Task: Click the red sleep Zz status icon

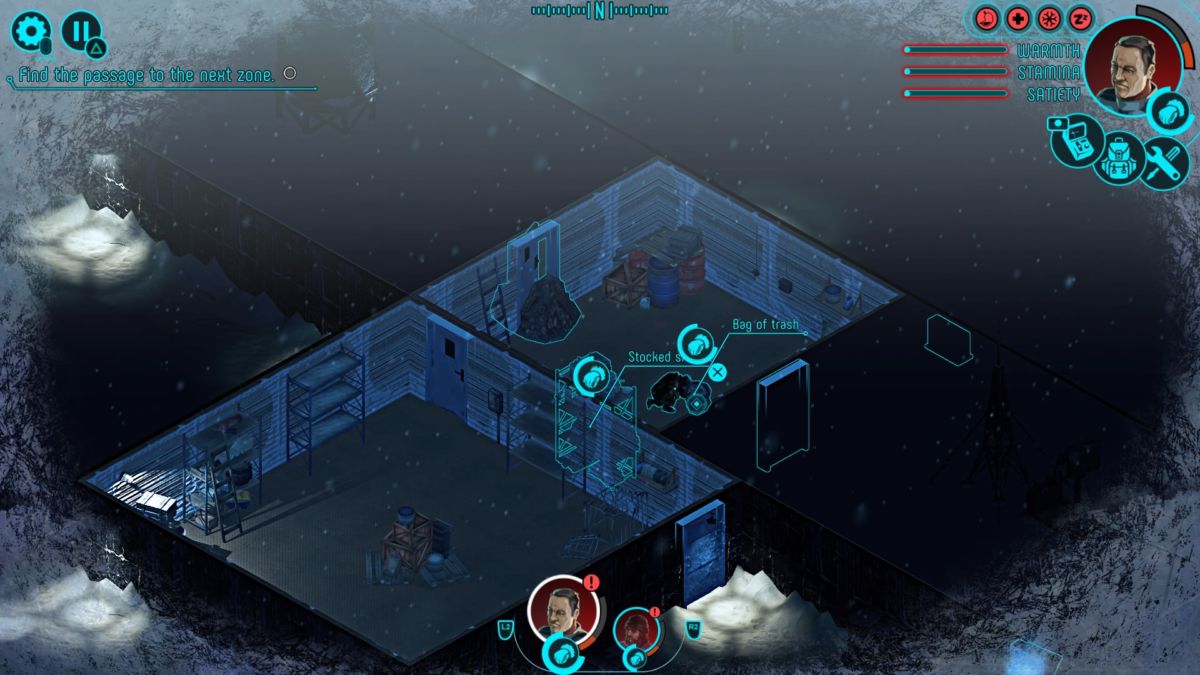Action: (1080, 18)
